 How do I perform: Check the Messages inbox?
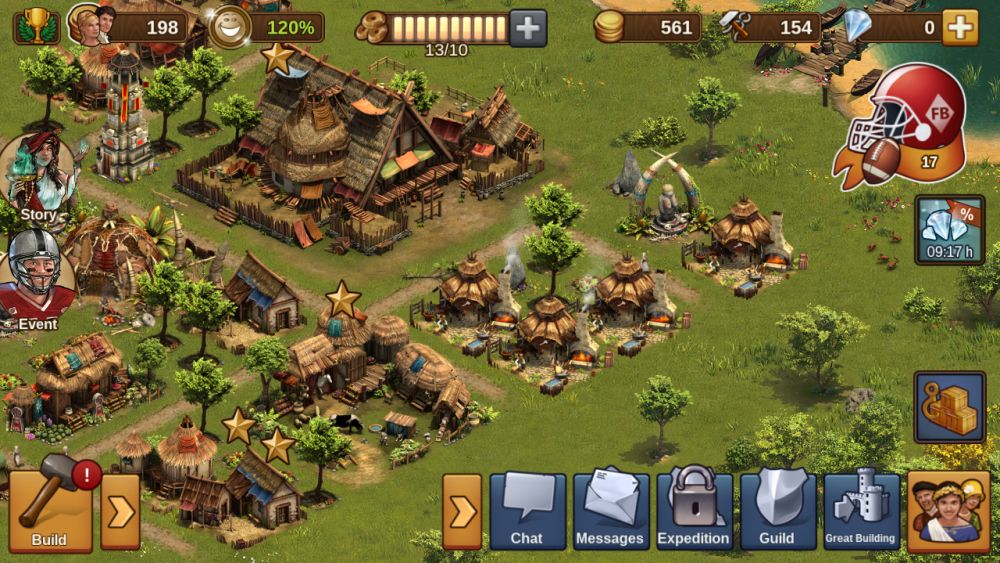point(610,511)
